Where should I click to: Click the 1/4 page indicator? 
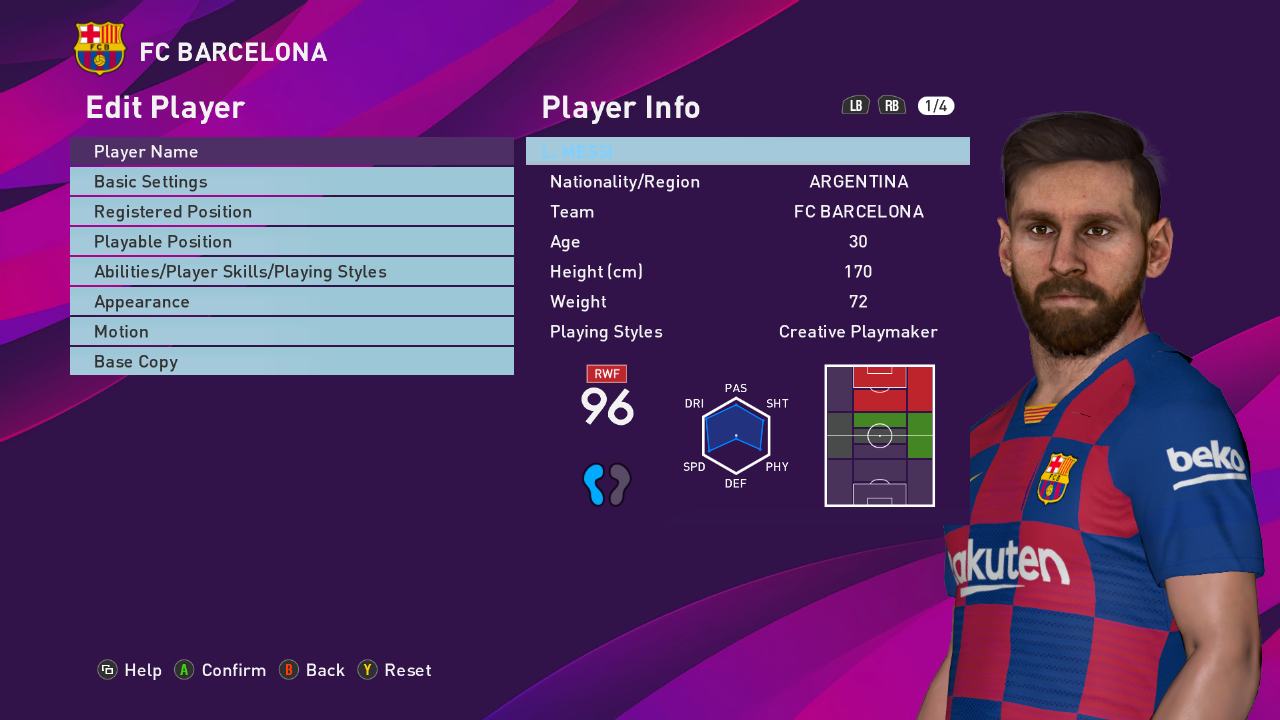[x=936, y=105]
